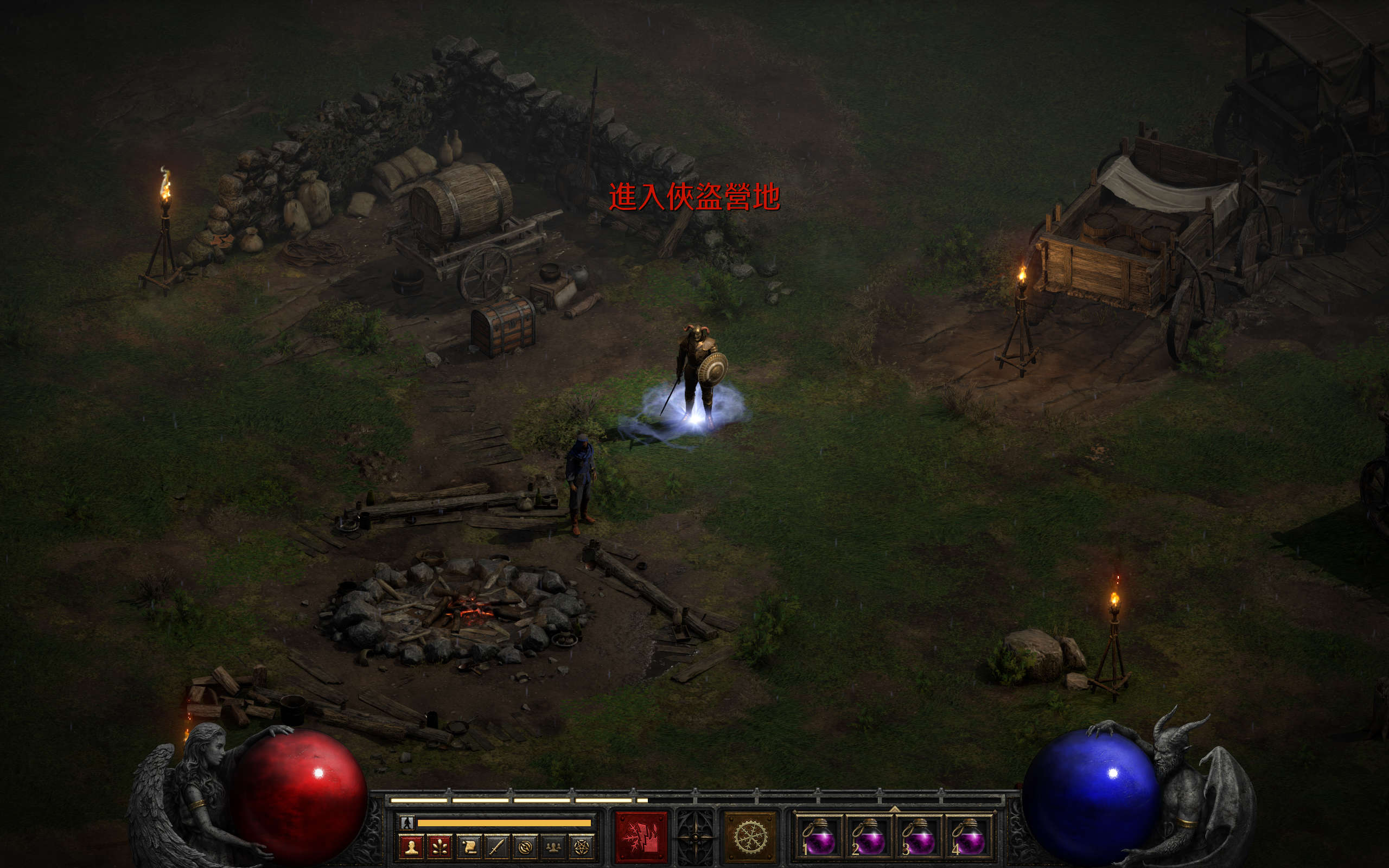Image resolution: width=1389 pixels, height=868 pixels.
Task: Open the quest log scroll icon
Action: pyautogui.click(x=468, y=847)
